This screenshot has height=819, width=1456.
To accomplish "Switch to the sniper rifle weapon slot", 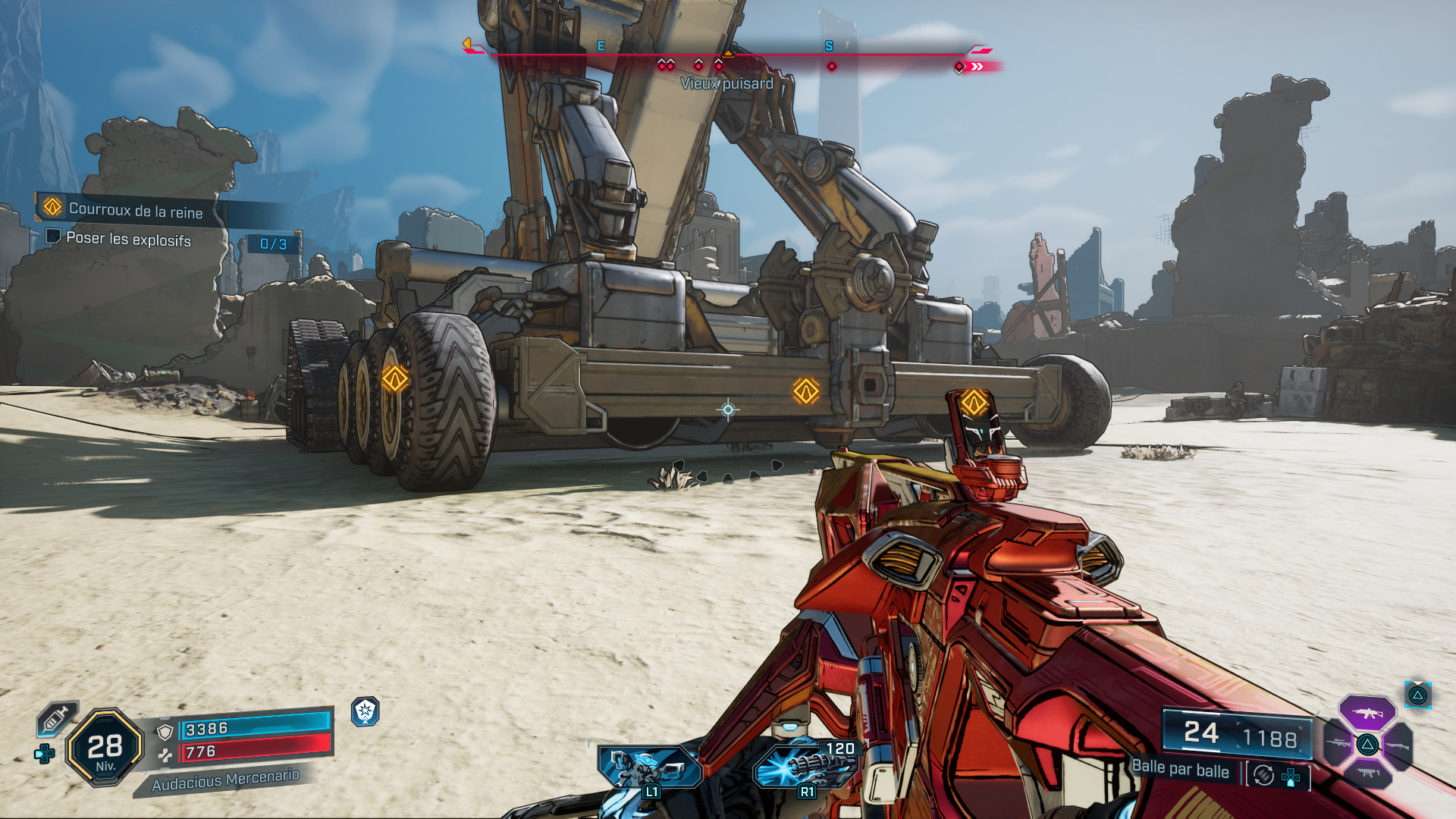I will pyautogui.click(x=1337, y=743).
